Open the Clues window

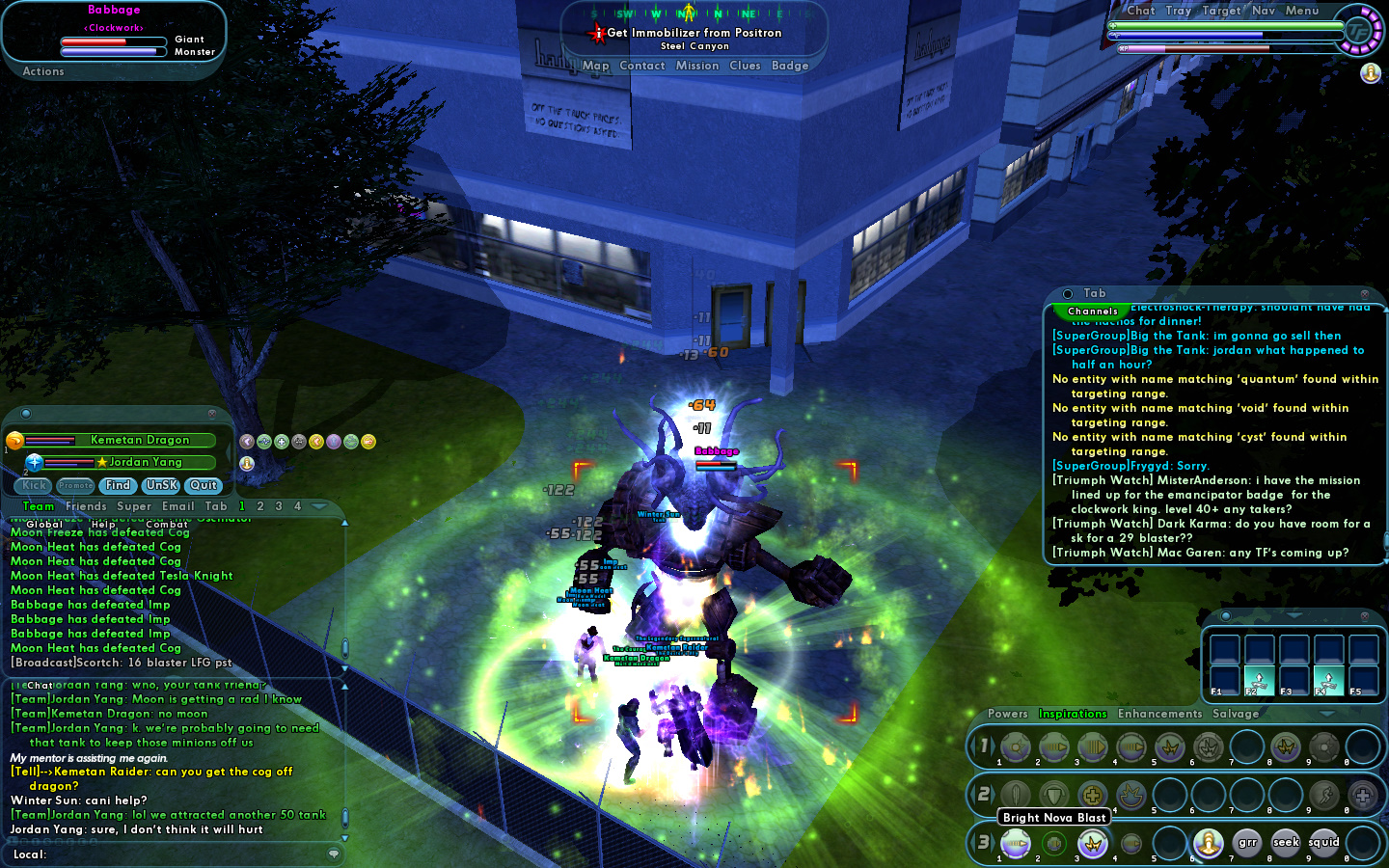pos(745,66)
